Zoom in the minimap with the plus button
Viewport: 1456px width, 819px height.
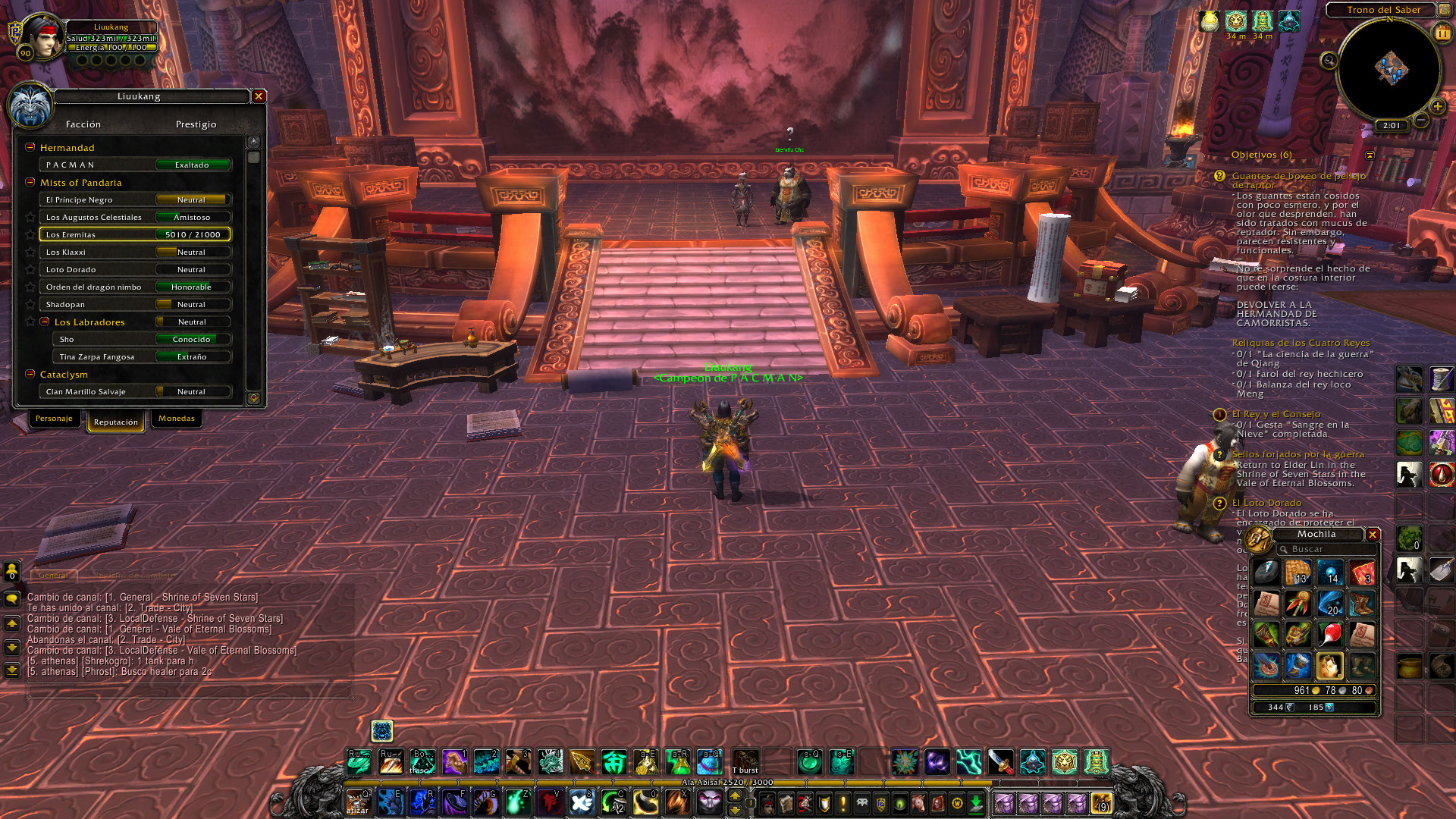click(1437, 107)
